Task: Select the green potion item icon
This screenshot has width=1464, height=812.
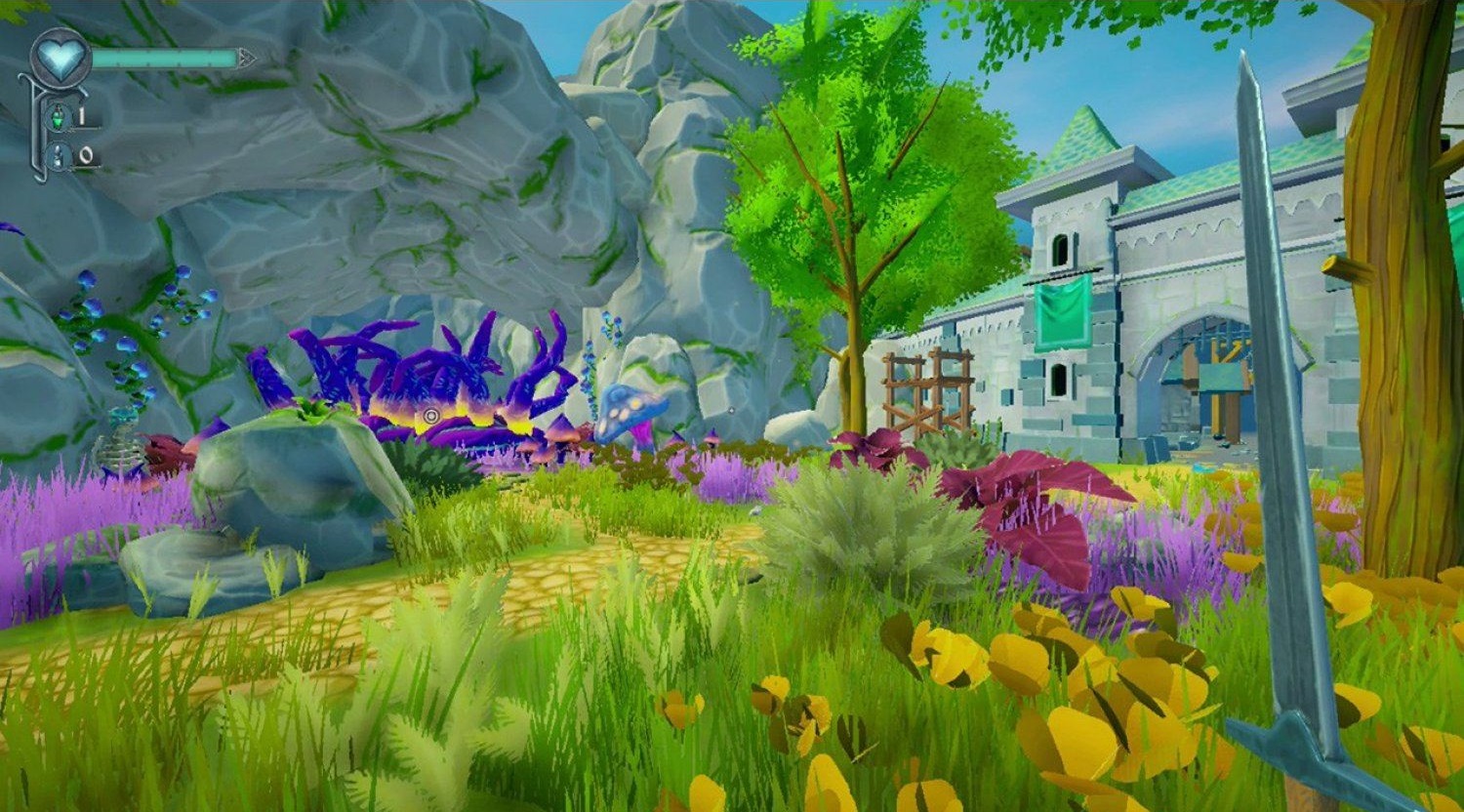Action: [59, 118]
